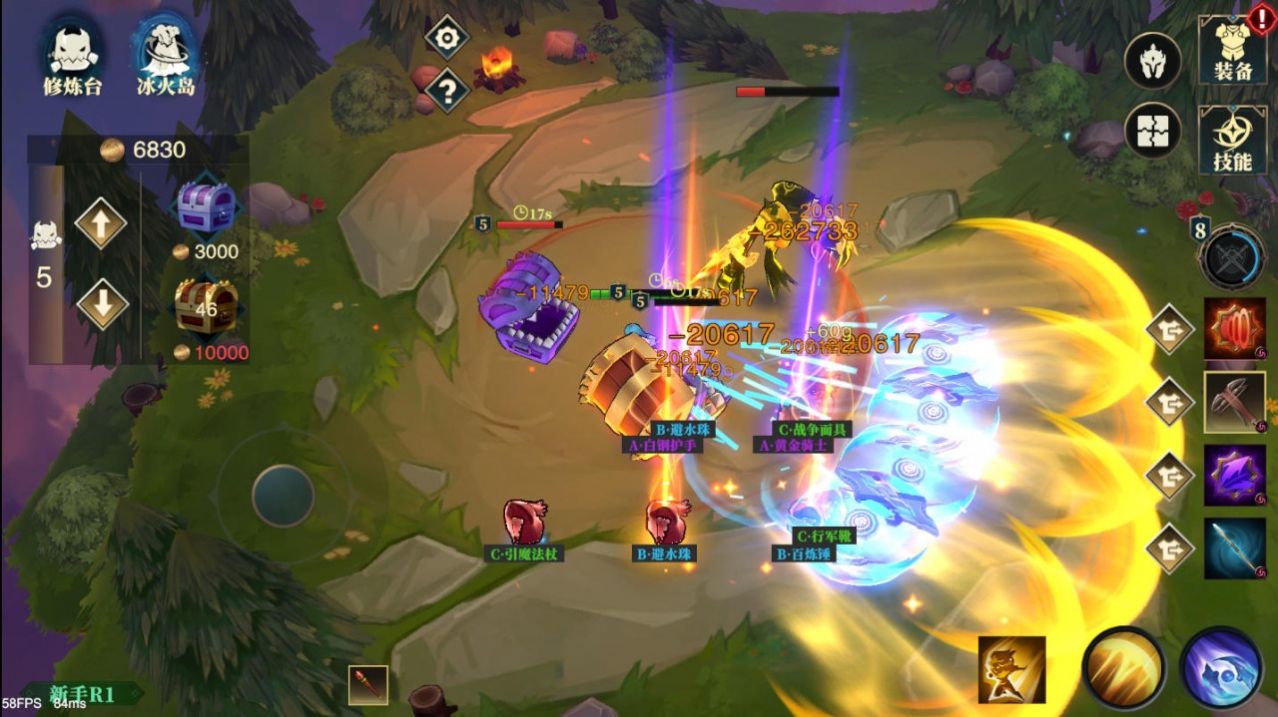Screen dimensions: 1278x717
Task: Select the spear item slot
Action: tap(1234, 548)
